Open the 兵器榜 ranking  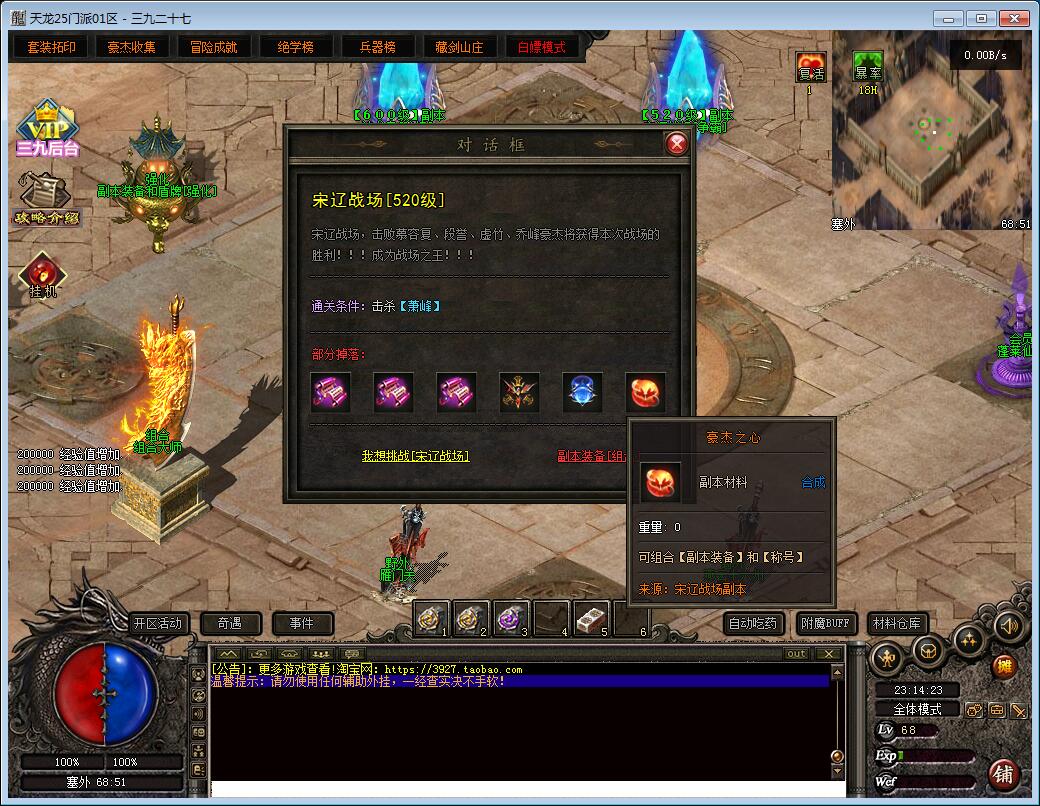[x=377, y=47]
